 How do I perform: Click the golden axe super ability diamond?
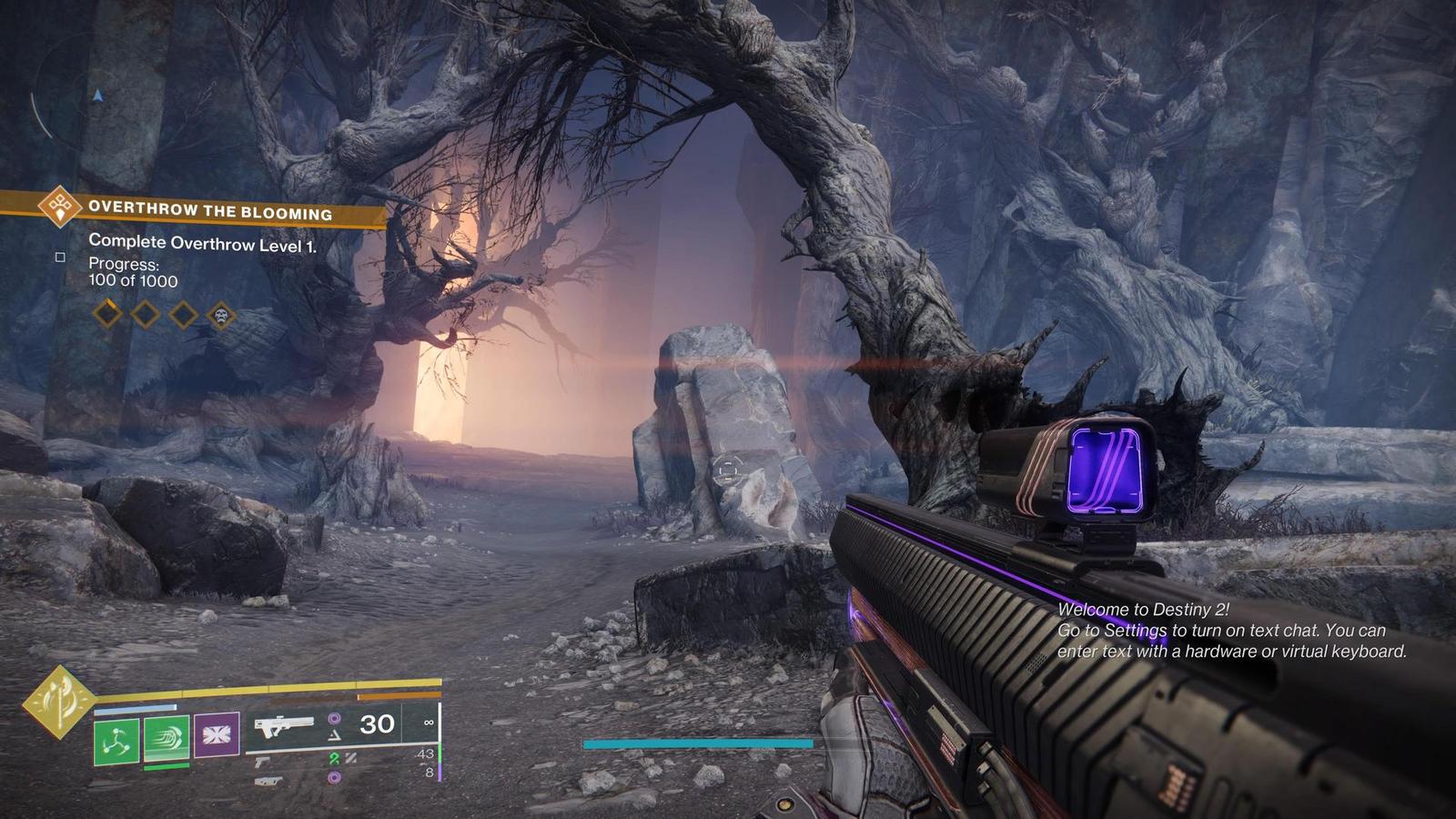tap(60, 702)
